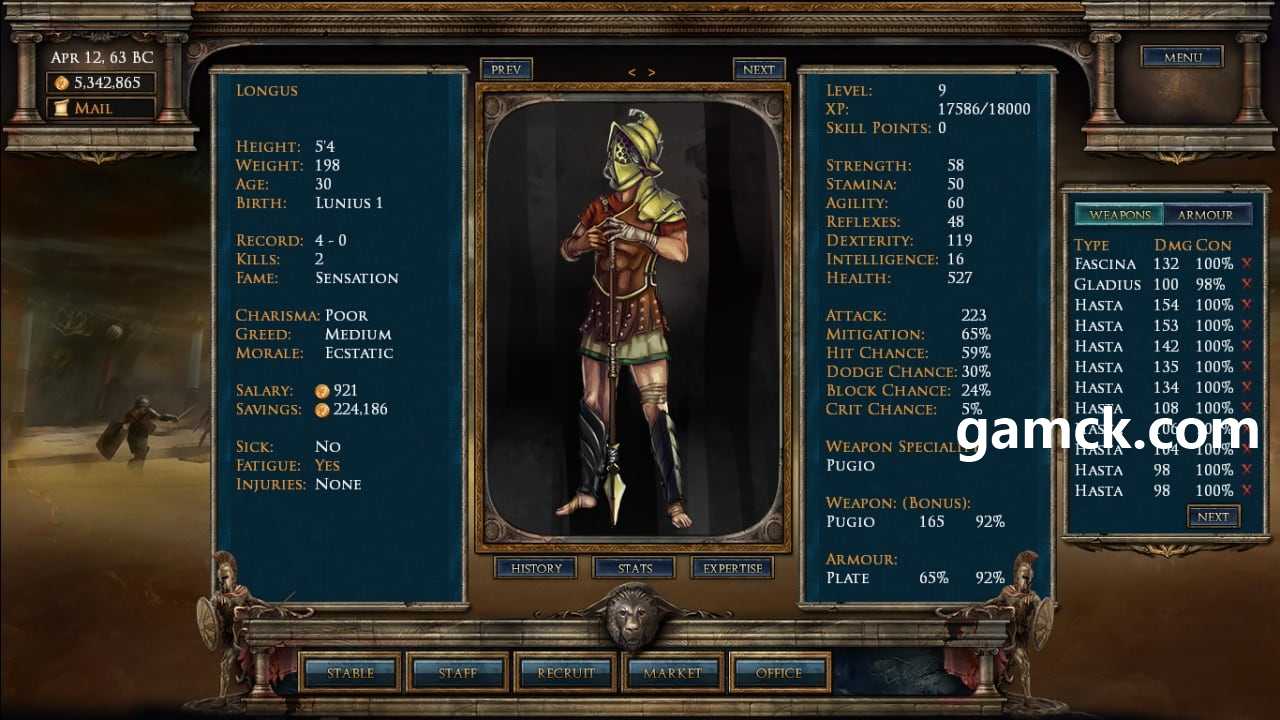Screen dimensions: 1280x720
Task: Choose the Gladius in the weapon list
Action: coord(1107,284)
